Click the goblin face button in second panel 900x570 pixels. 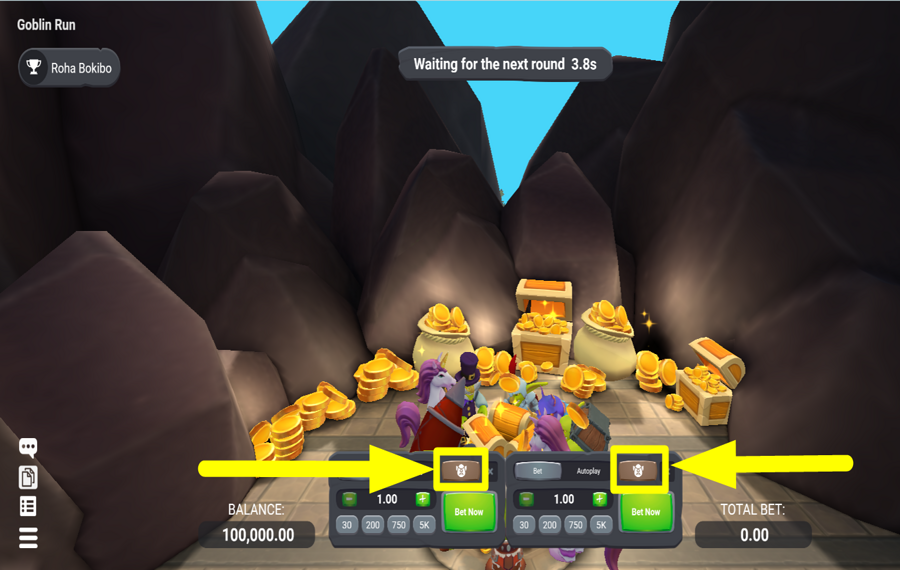638,470
